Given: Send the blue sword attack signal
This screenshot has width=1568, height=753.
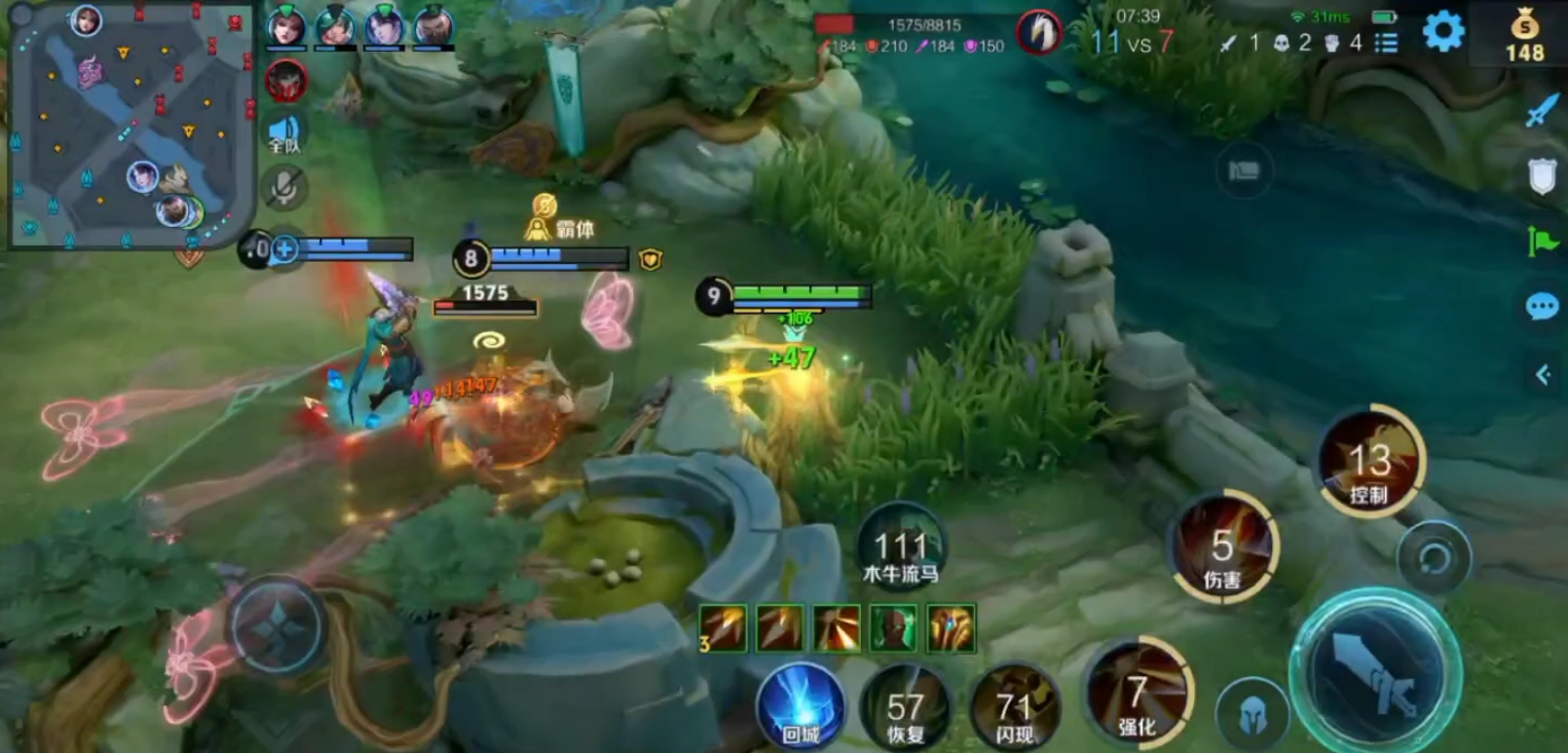Looking at the screenshot, I should pos(1542,110).
